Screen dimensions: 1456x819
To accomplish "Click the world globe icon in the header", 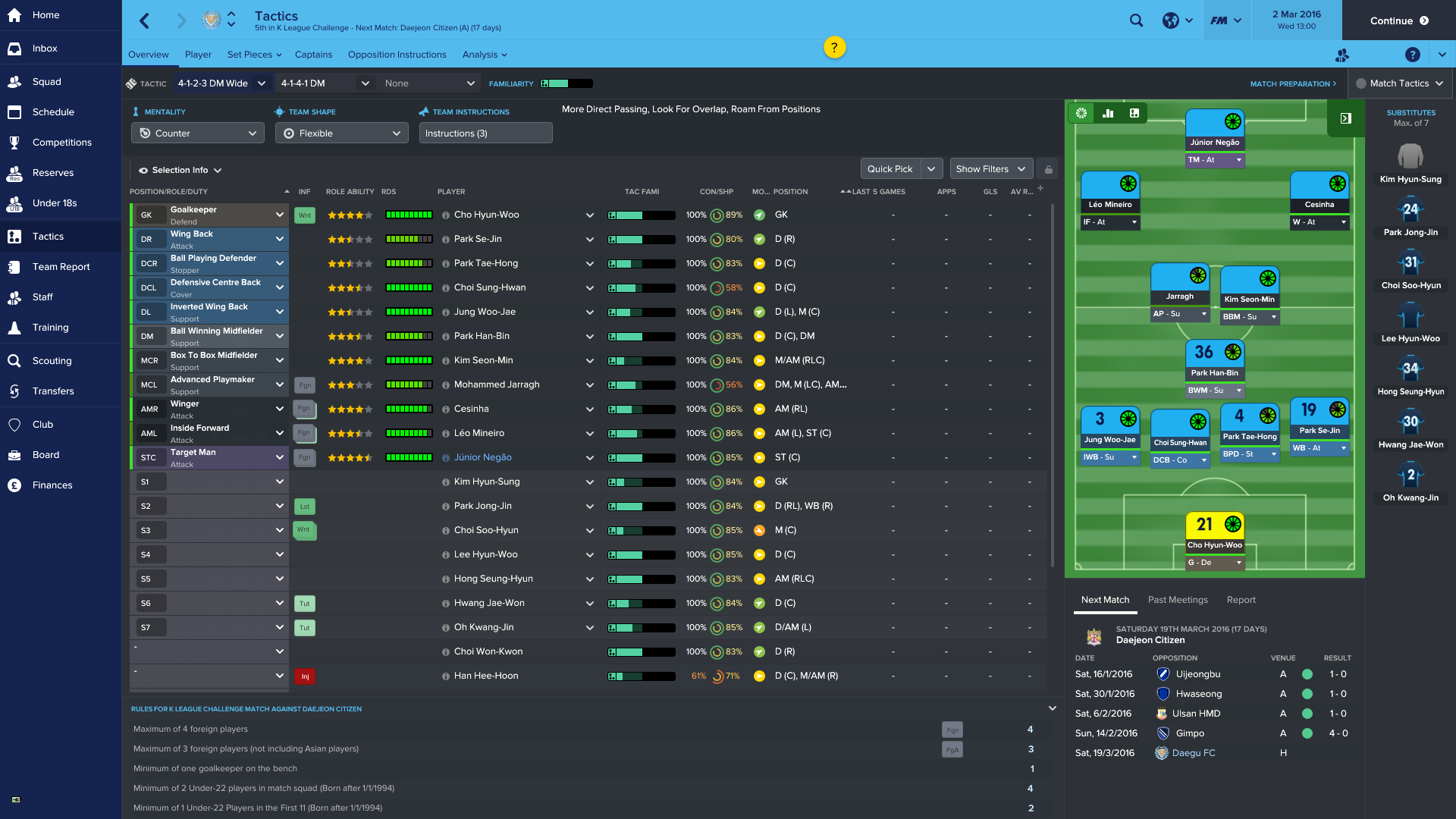I will click(x=1170, y=20).
